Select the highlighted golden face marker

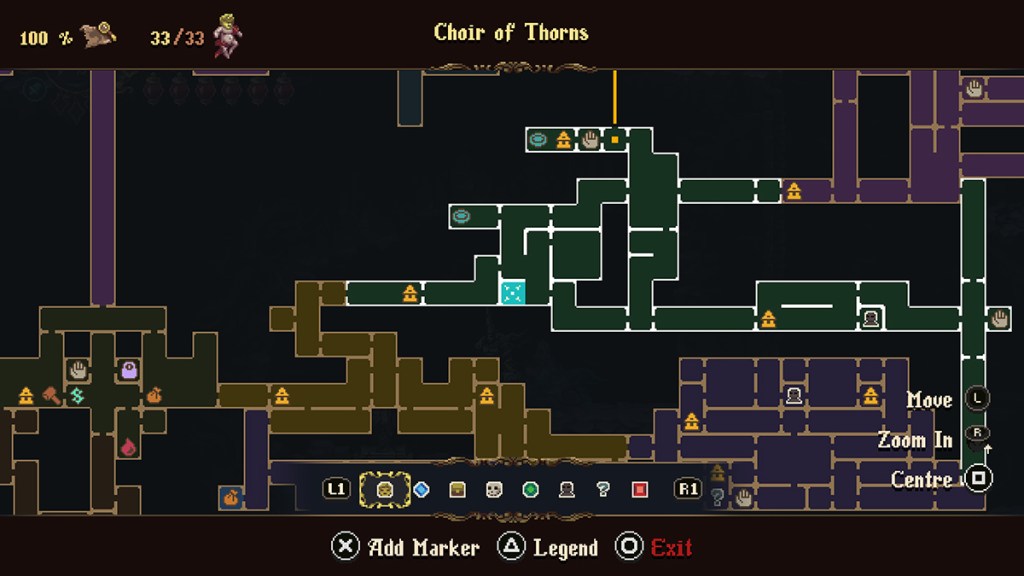[x=384, y=490]
